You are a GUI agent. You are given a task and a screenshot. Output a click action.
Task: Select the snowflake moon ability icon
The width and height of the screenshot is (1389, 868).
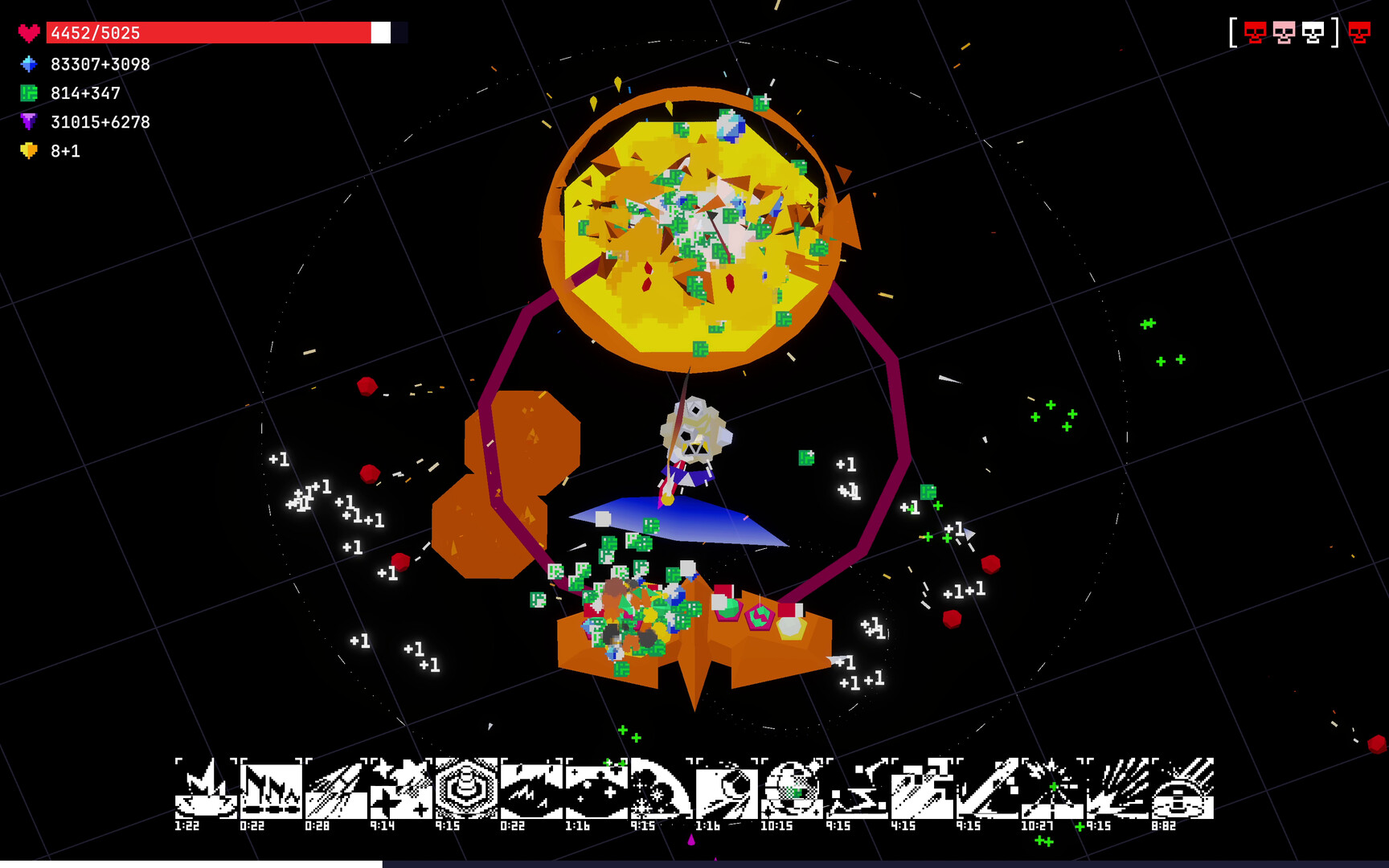tap(663, 788)
